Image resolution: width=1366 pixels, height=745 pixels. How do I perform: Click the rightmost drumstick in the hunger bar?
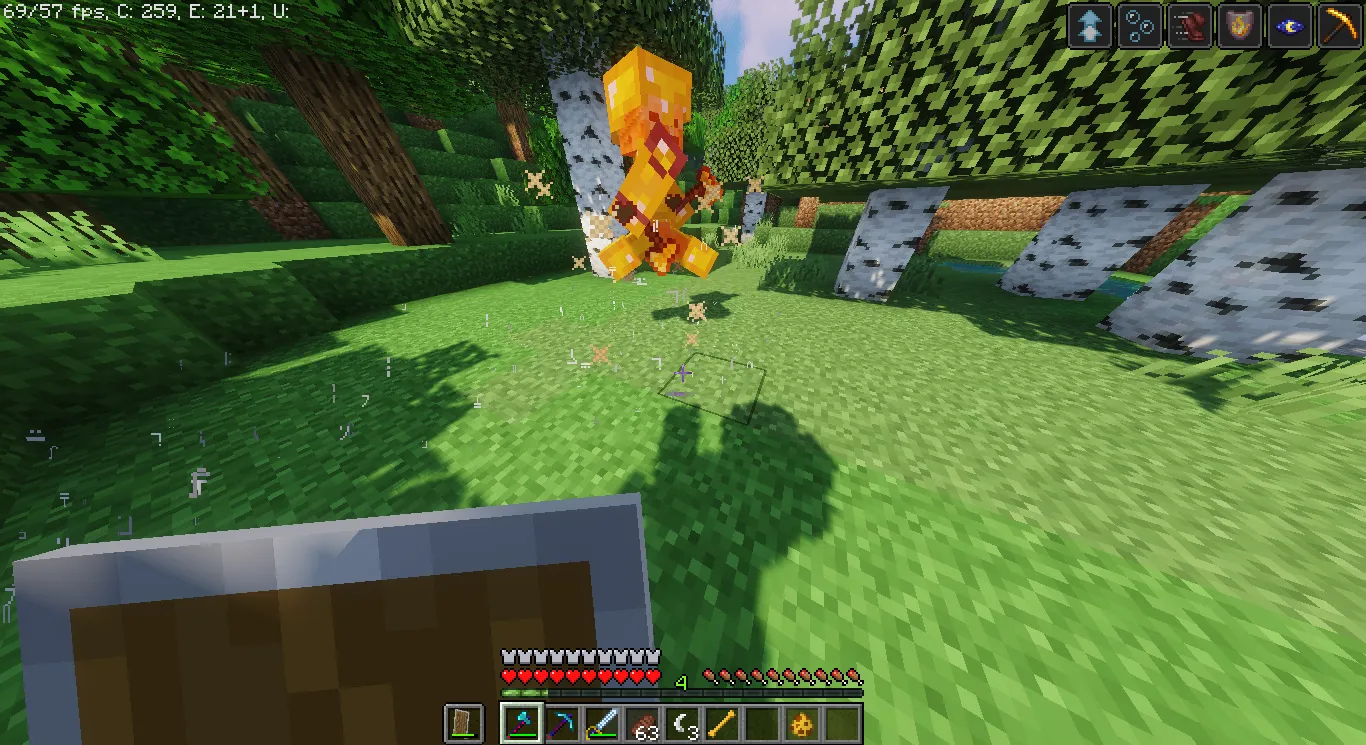click(855, 676)
